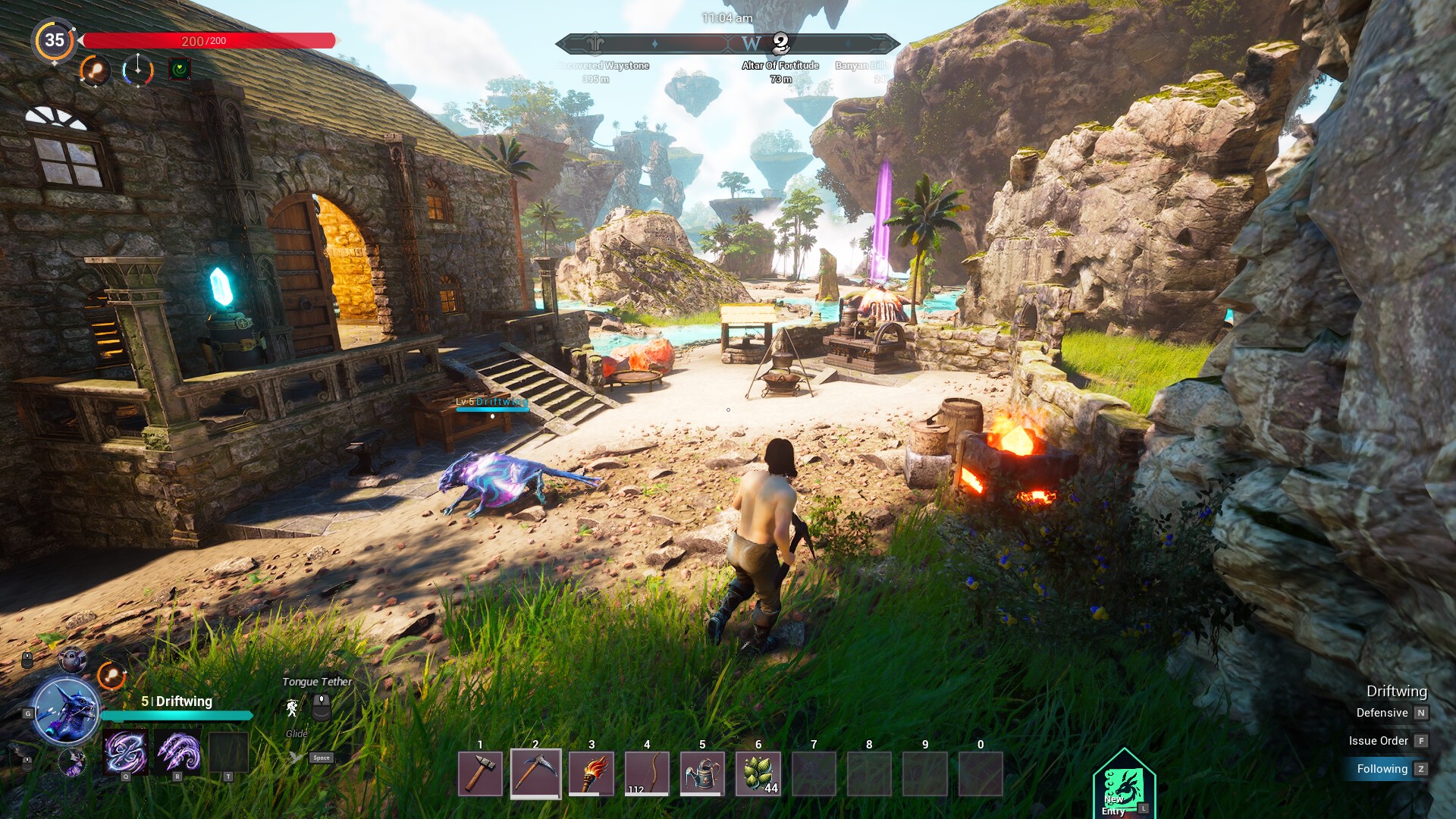Select the watering can slot
1456x819 pixels.
pos(702,773)
